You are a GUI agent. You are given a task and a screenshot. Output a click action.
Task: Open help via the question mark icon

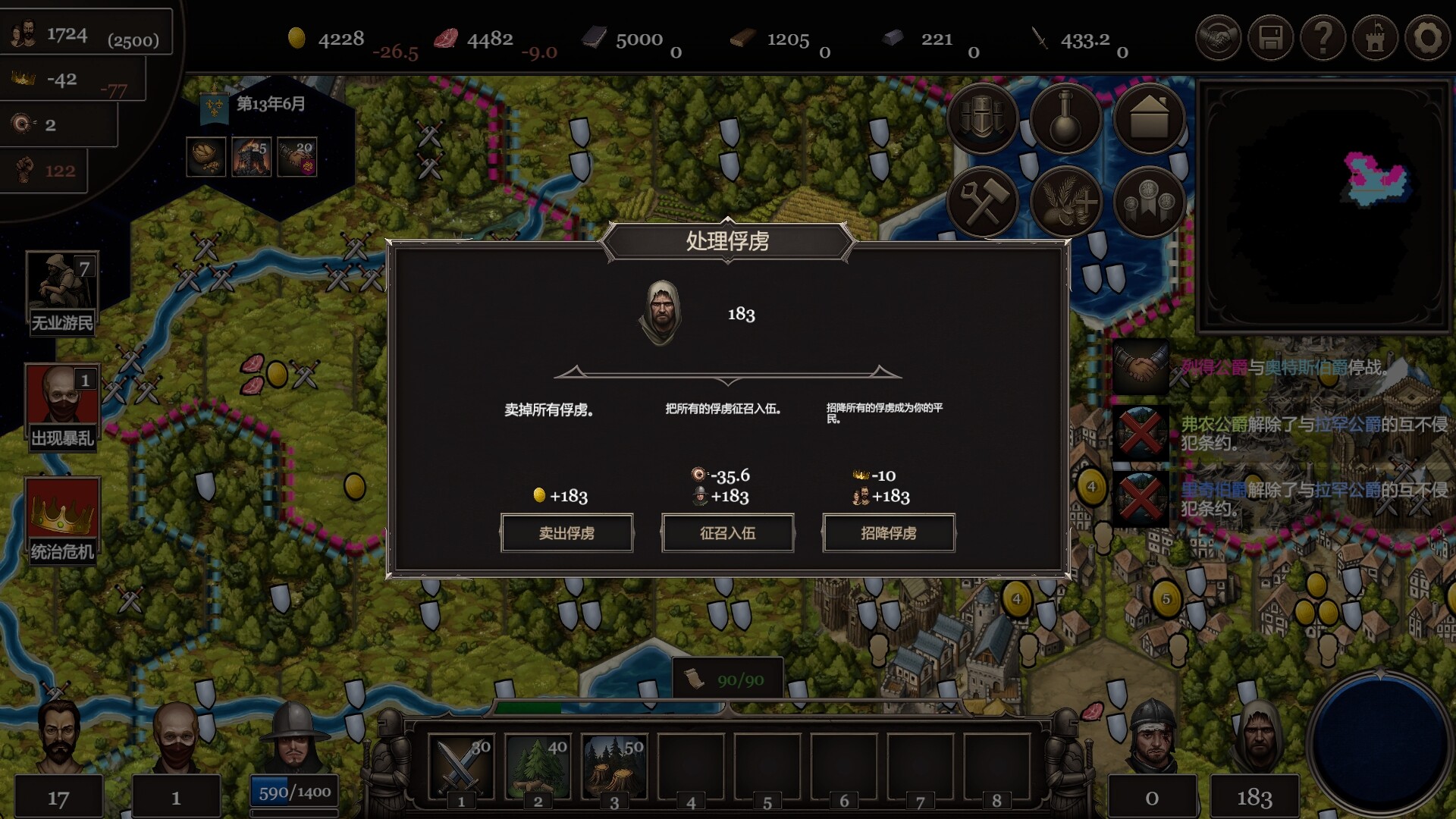coord(1323,36)
